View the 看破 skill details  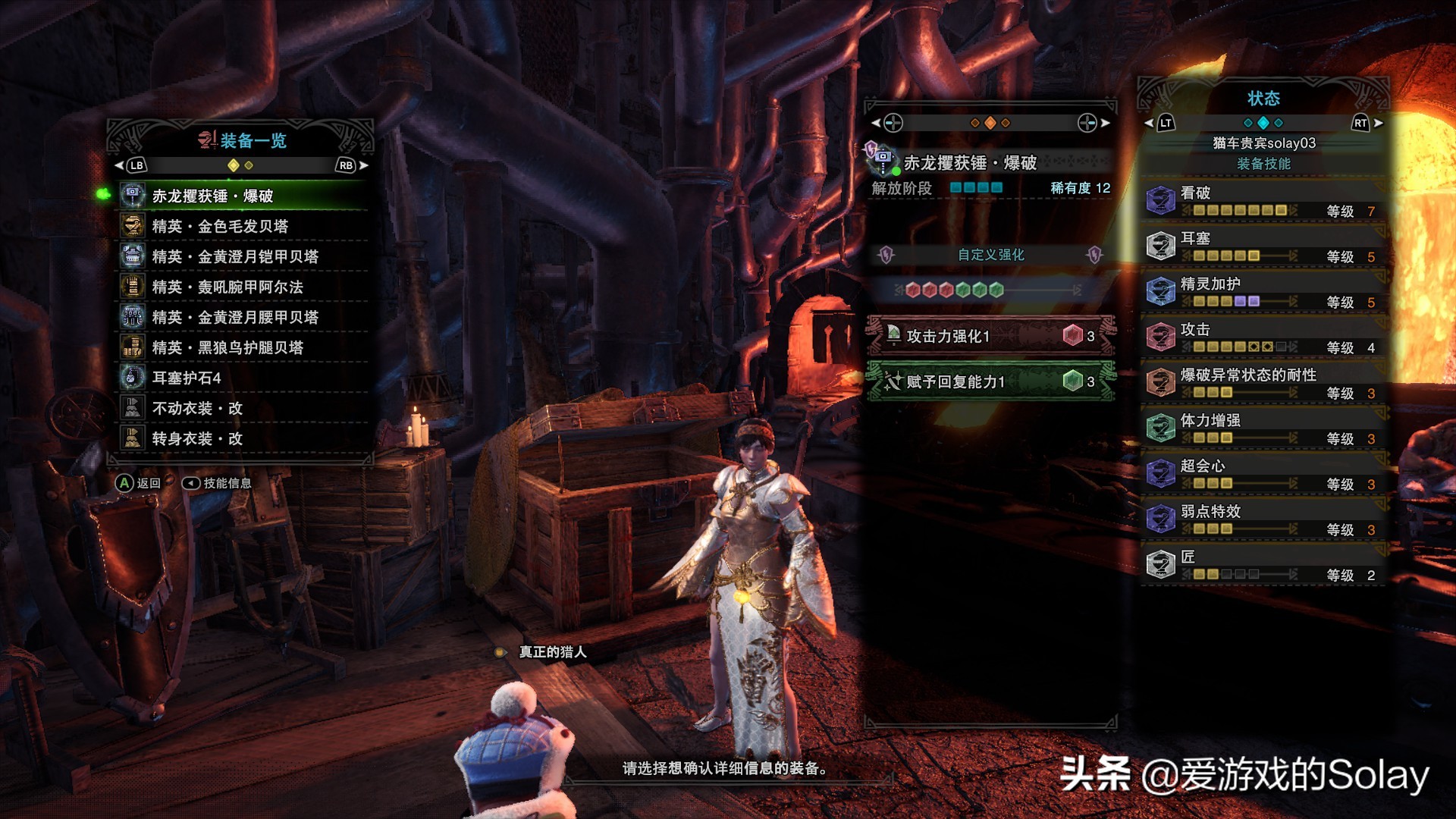tap(1263, 201)
